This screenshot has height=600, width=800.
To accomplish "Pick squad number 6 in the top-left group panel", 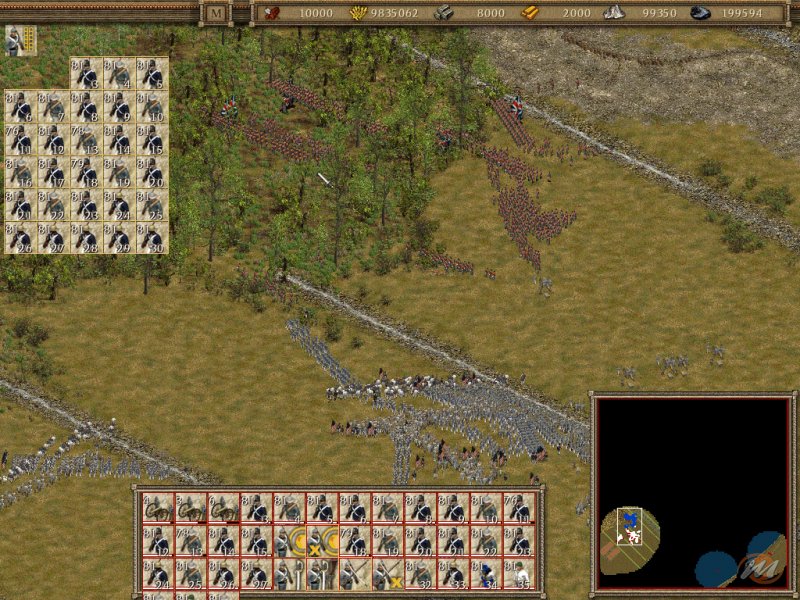I will [20, 106].
